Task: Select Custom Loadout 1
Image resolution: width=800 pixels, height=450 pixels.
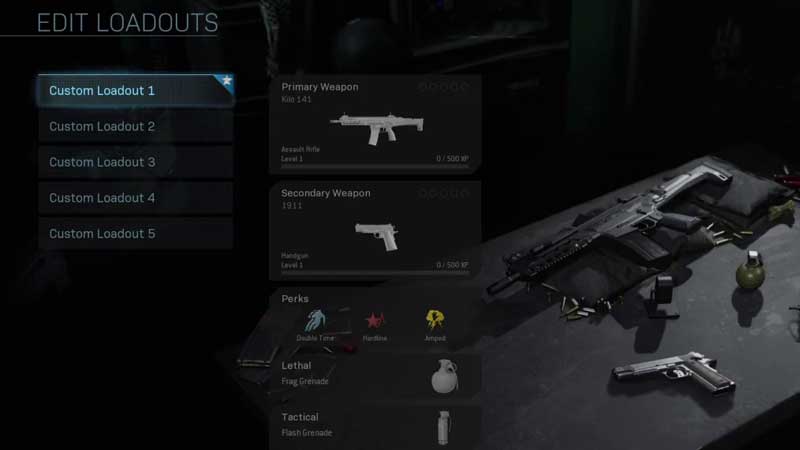Action: click(x=135, y=91)
